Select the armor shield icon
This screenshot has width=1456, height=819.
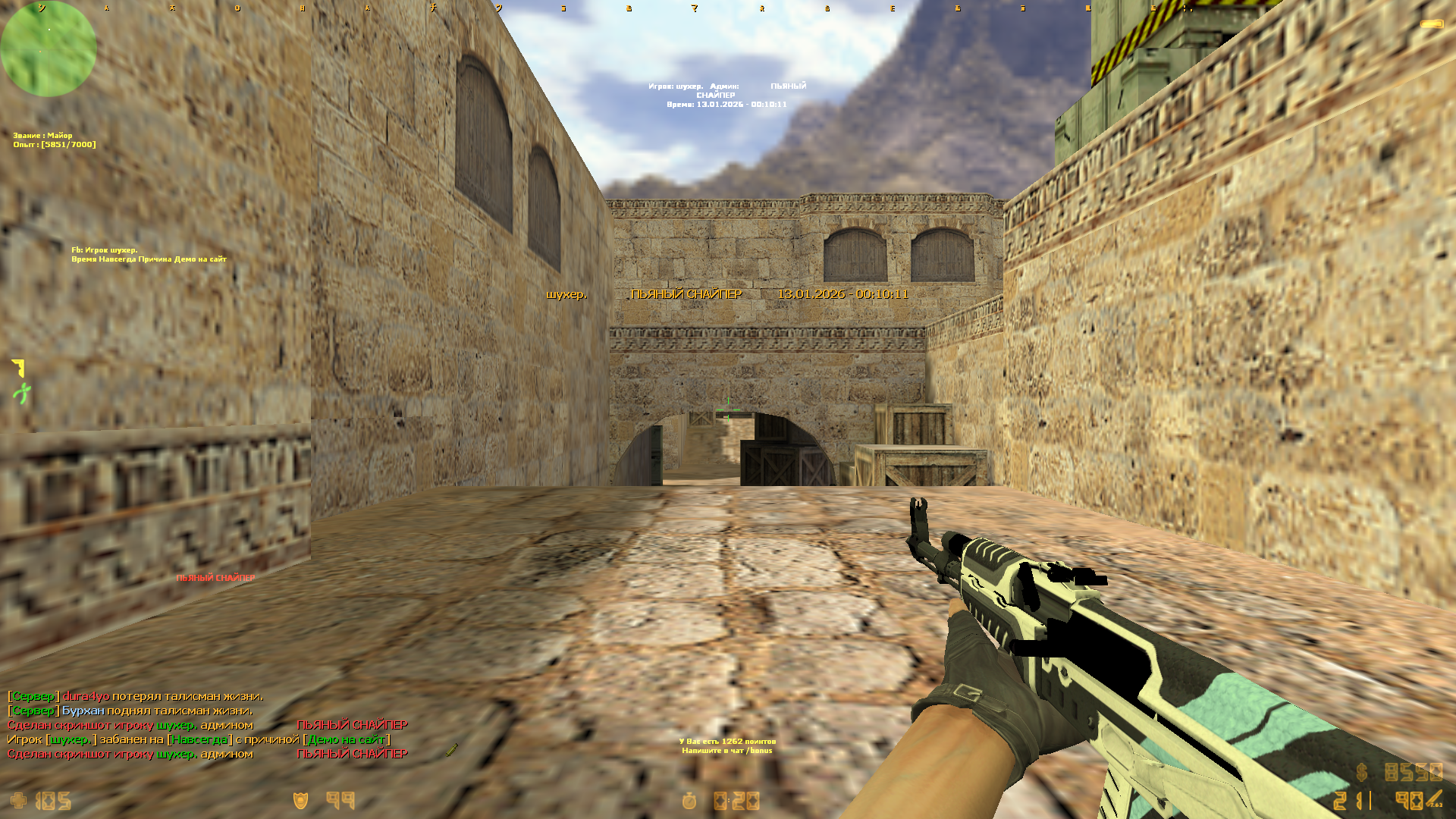coord(301,801)
